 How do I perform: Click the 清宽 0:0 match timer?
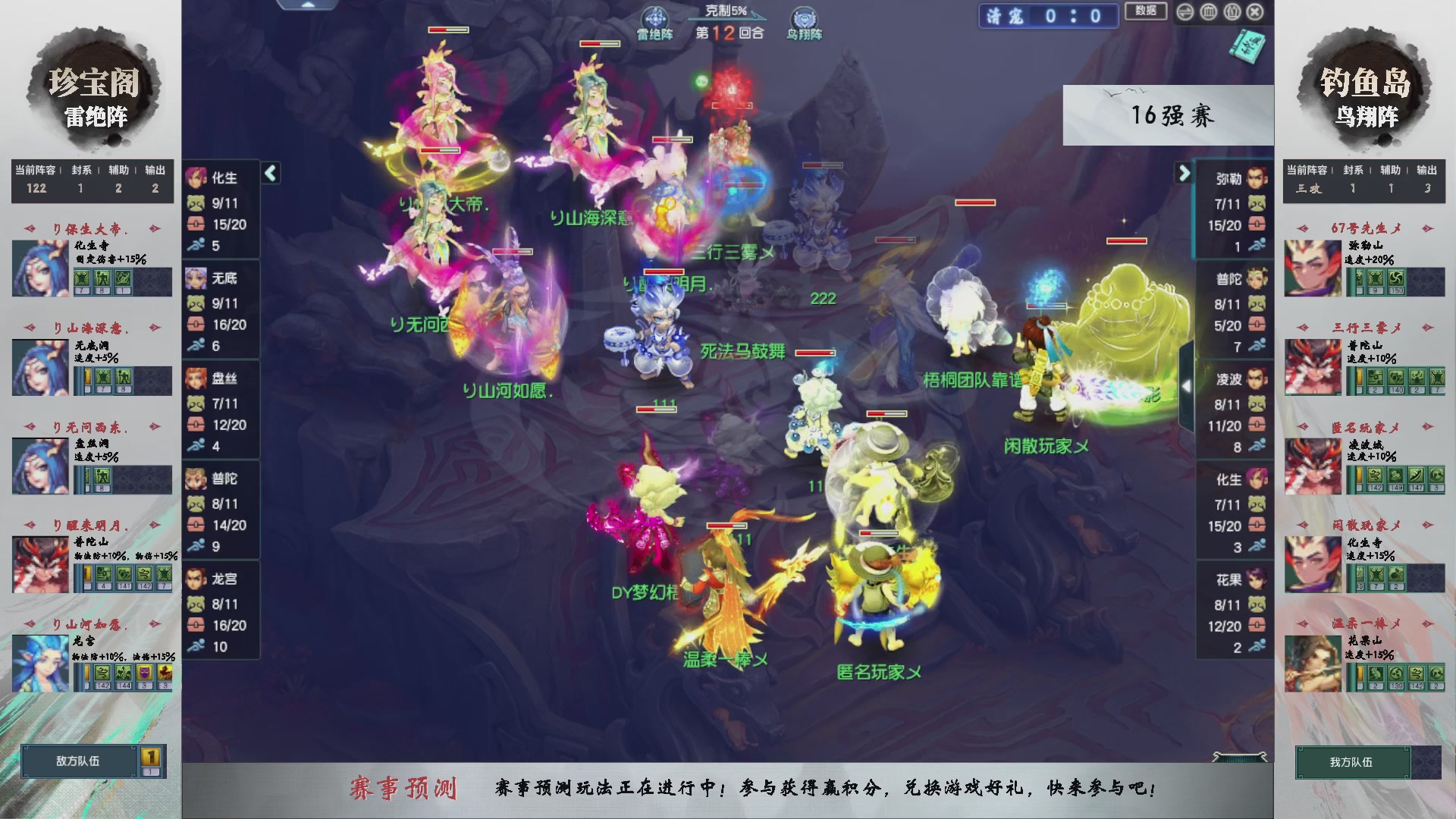pyautogui.click(x=1047, y=17)
